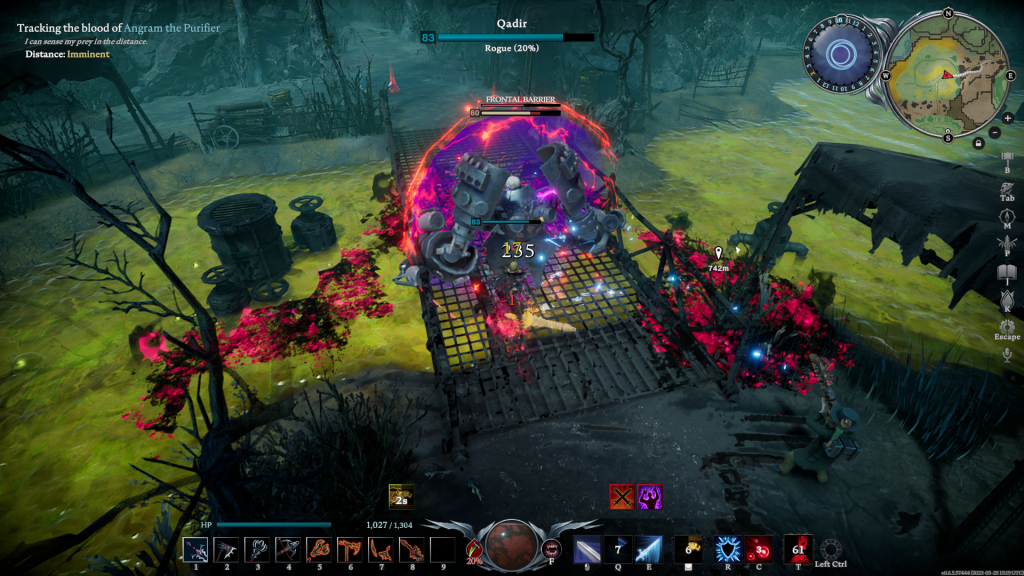Zoom out the minimap with minus button
The width and height of the screenshot is (1024, 576).
pyautogui.click(x=994, y=131)
